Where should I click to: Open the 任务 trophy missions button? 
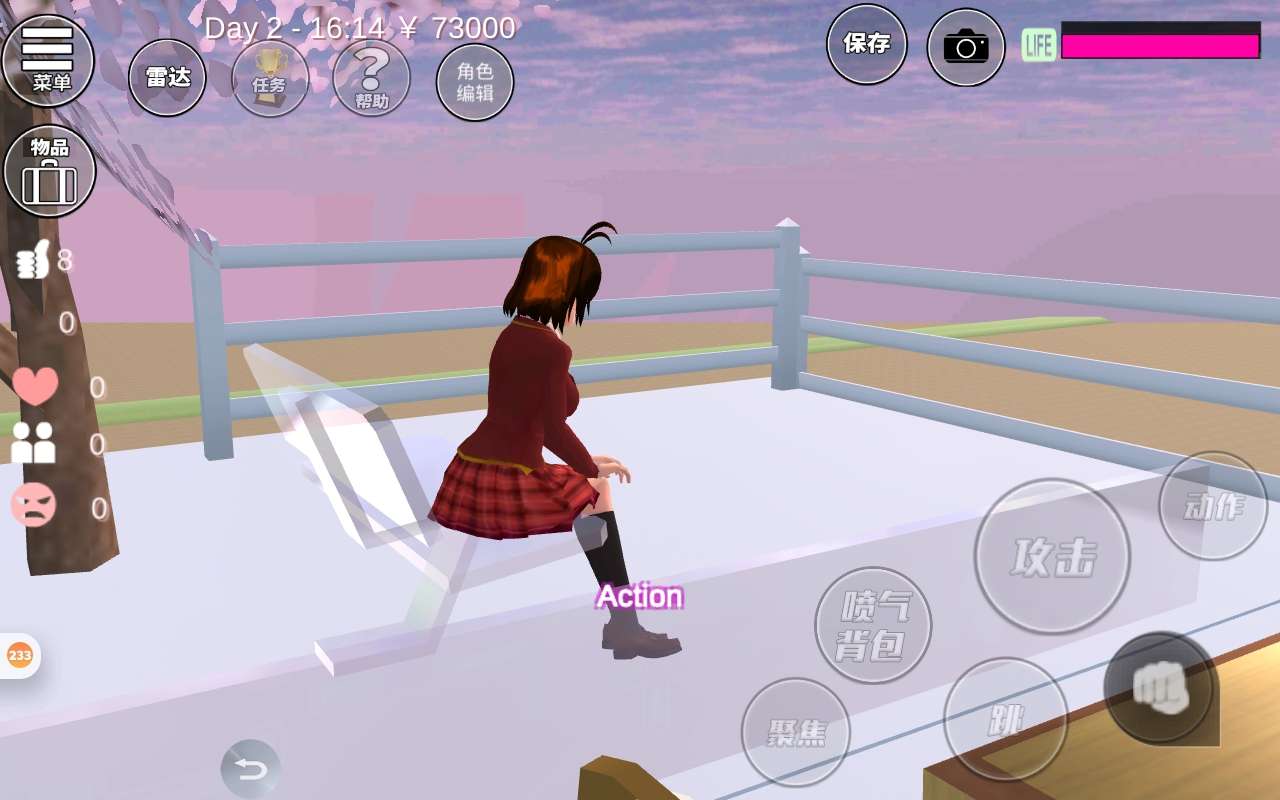[270, 77]
